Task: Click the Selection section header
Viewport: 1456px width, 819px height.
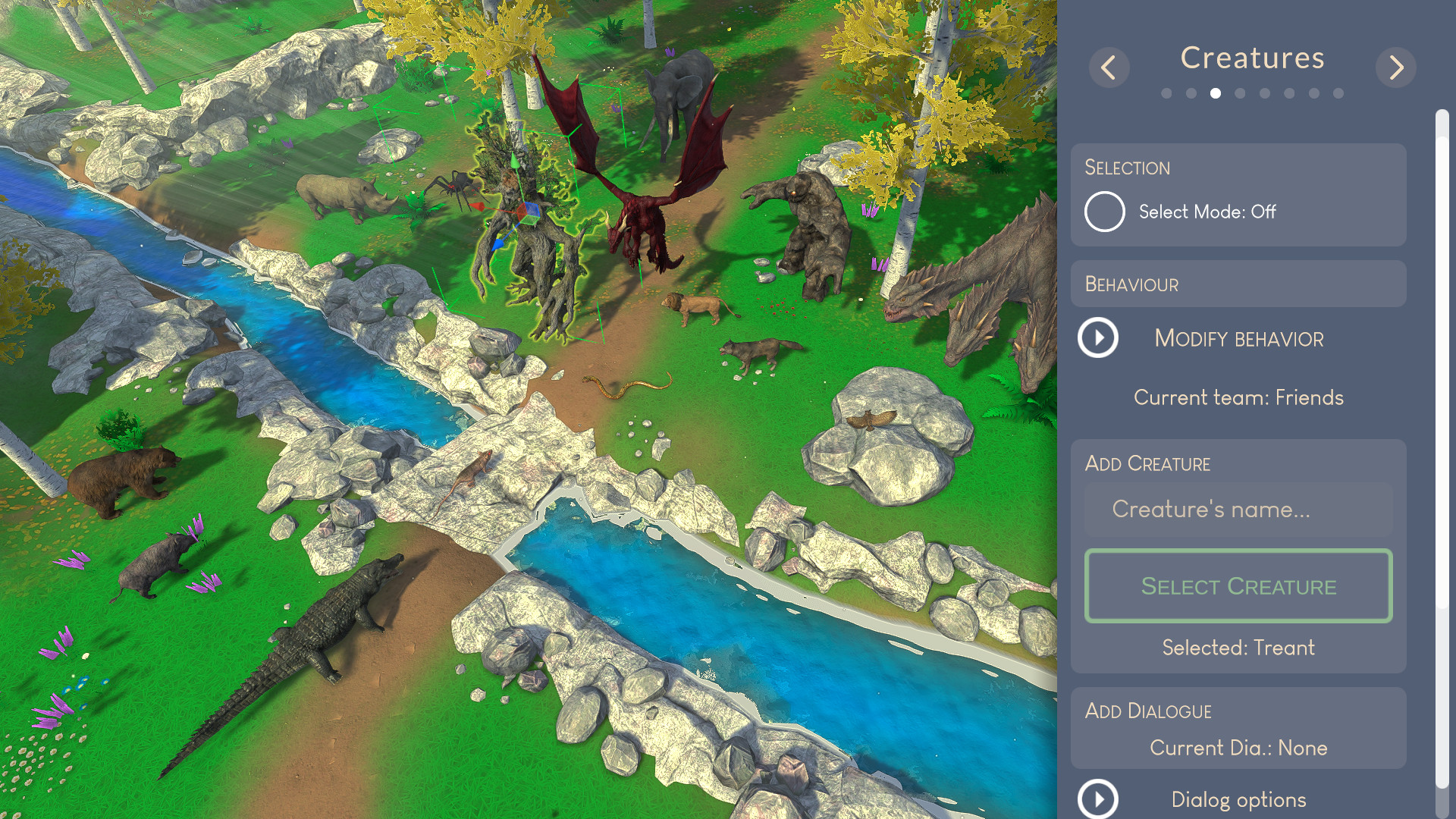Action: 1127,167
